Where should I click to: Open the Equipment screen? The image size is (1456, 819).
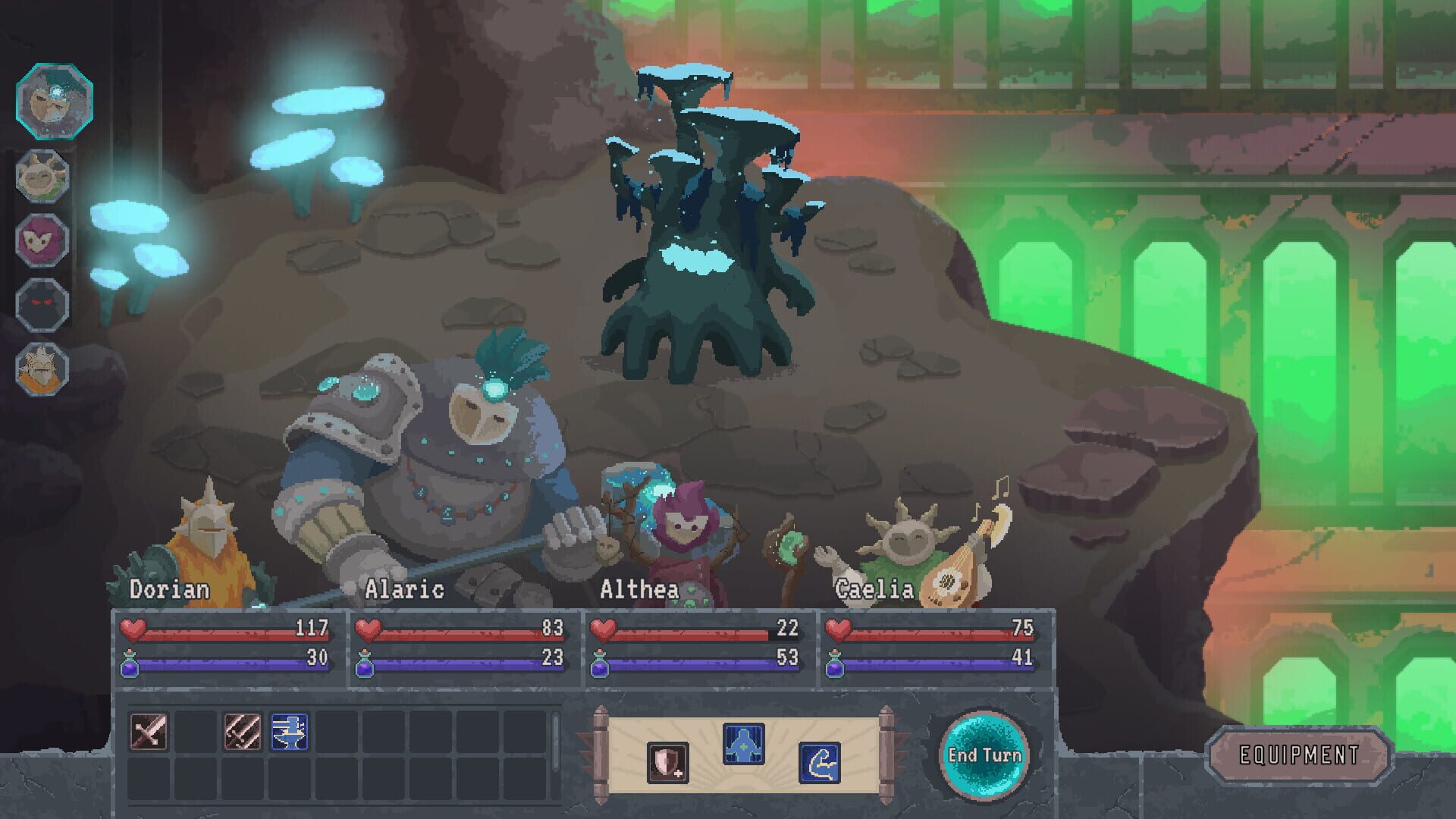click(x=1301, y=755)
